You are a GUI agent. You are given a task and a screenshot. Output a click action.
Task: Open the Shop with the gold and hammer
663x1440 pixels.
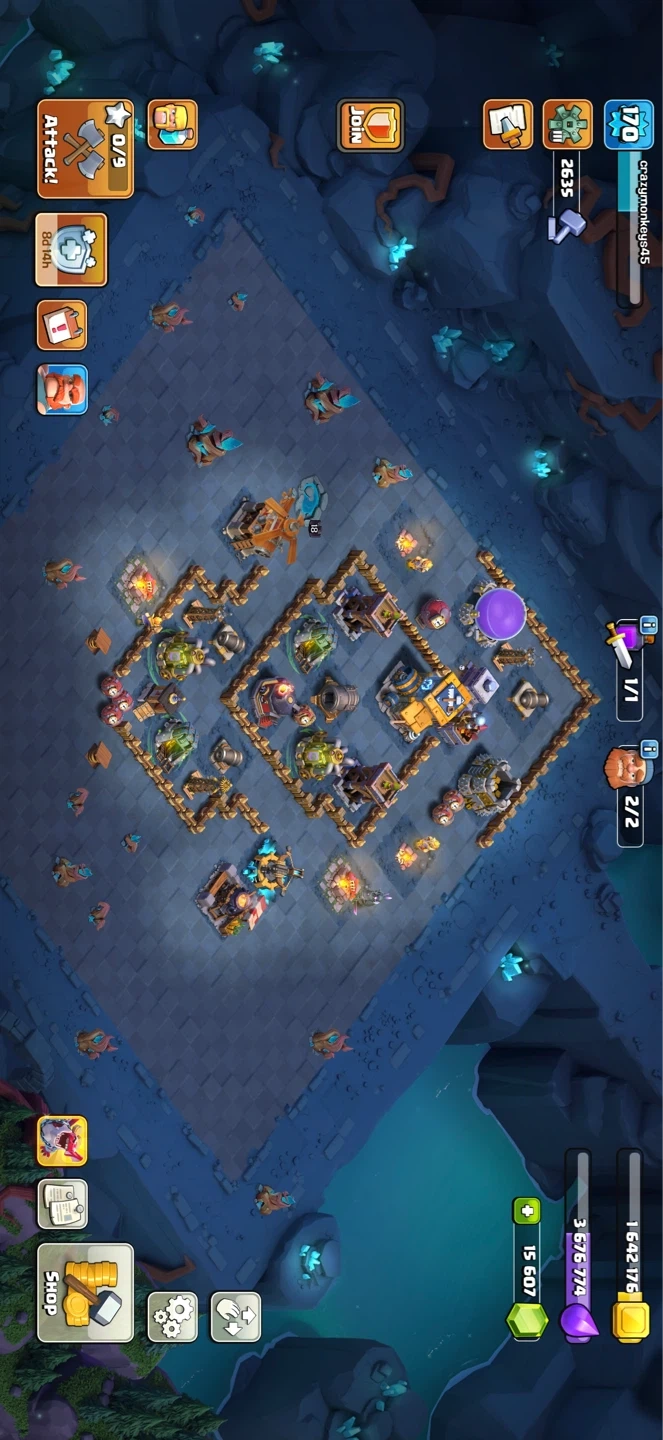[x=85, y=1292]
